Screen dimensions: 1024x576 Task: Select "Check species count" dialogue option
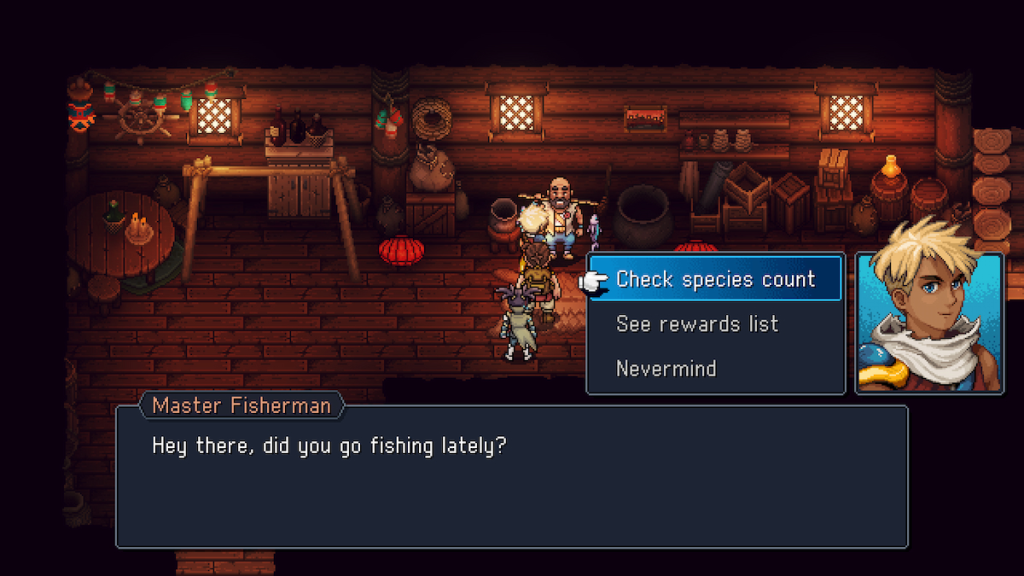point(715,279)
